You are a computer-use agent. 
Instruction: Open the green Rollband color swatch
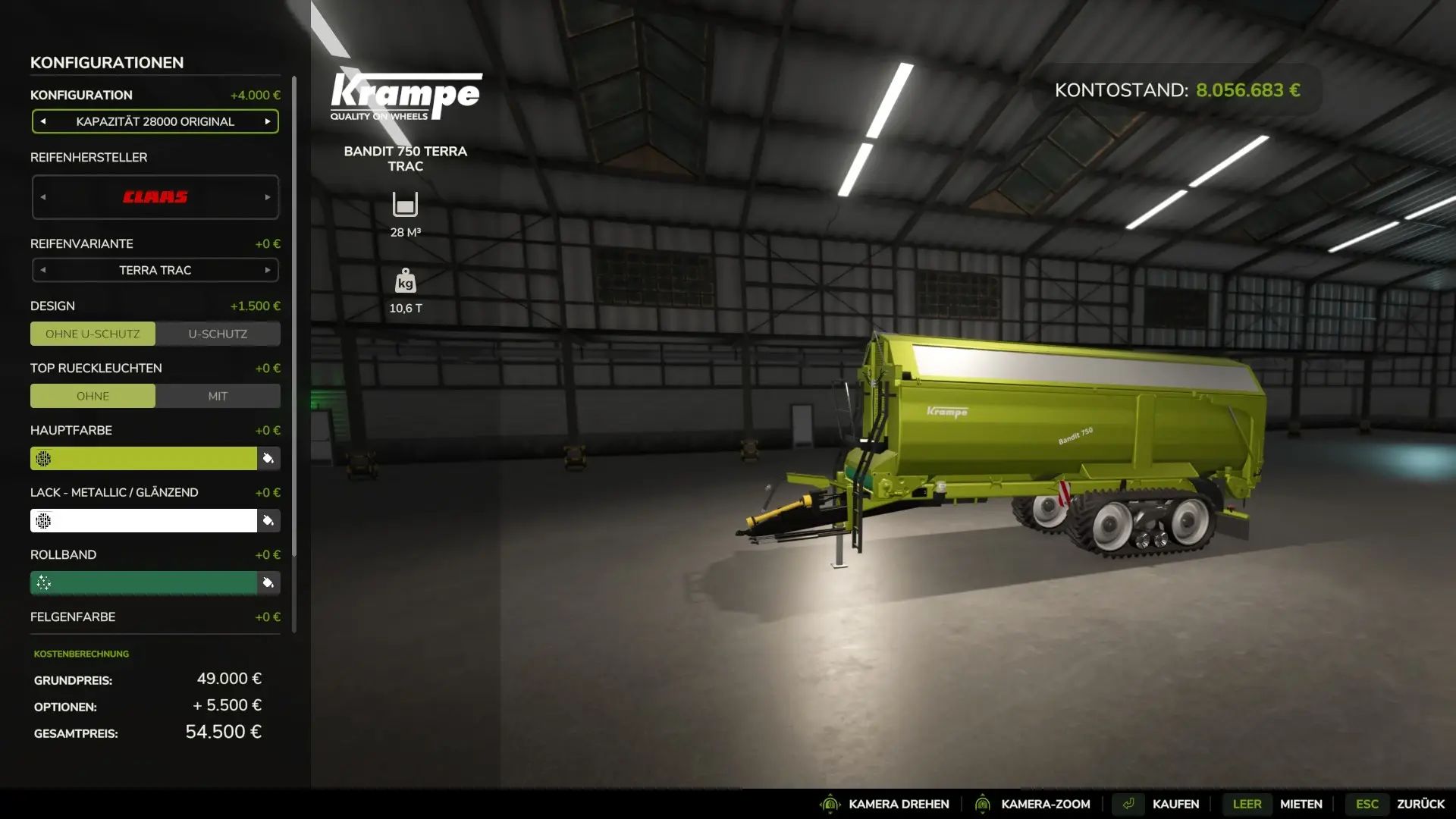144,582
